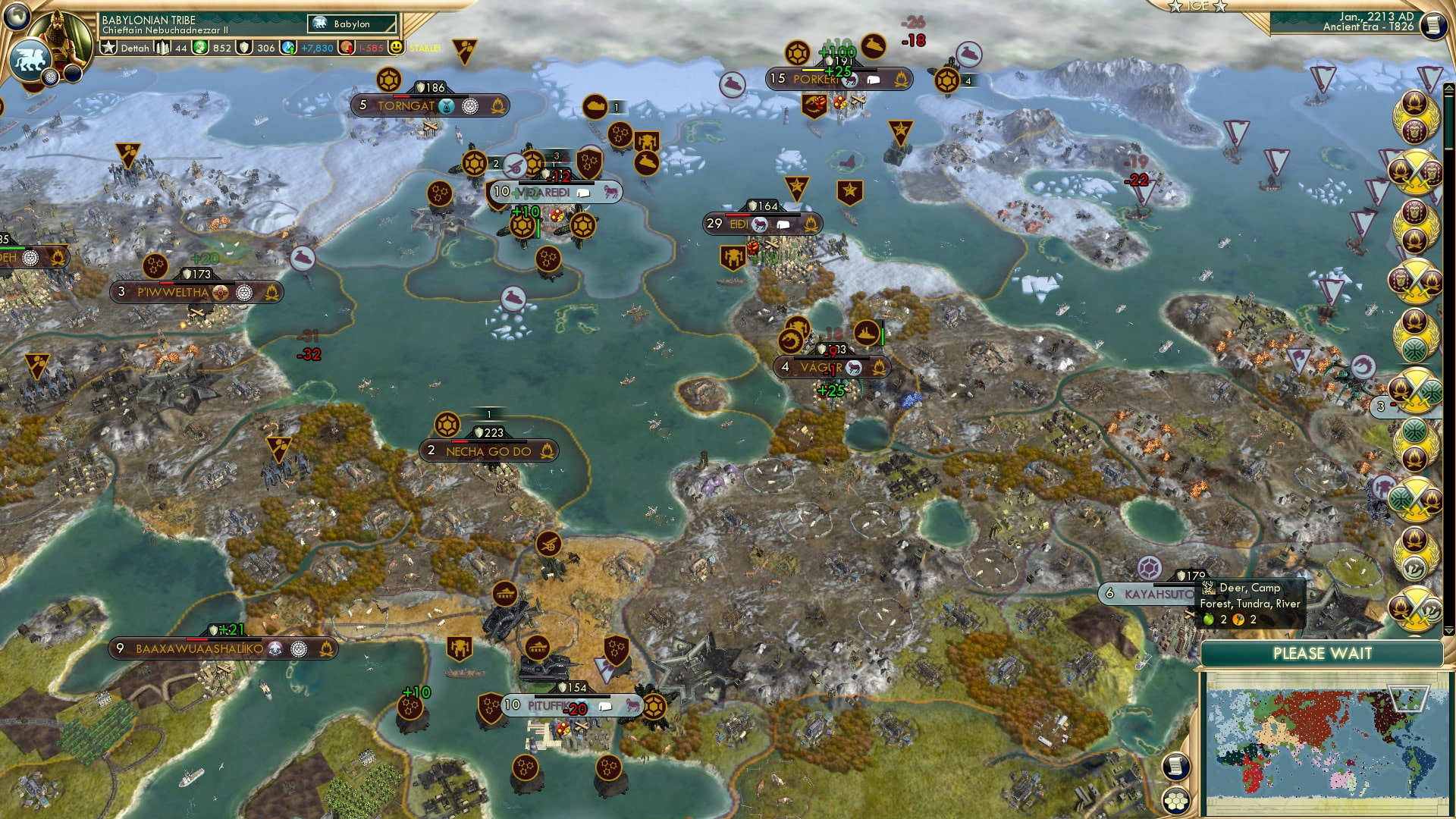1456x819 pixels.
Task: Open the notification log scroll icon near minimap
Action: click(1175, 768)
